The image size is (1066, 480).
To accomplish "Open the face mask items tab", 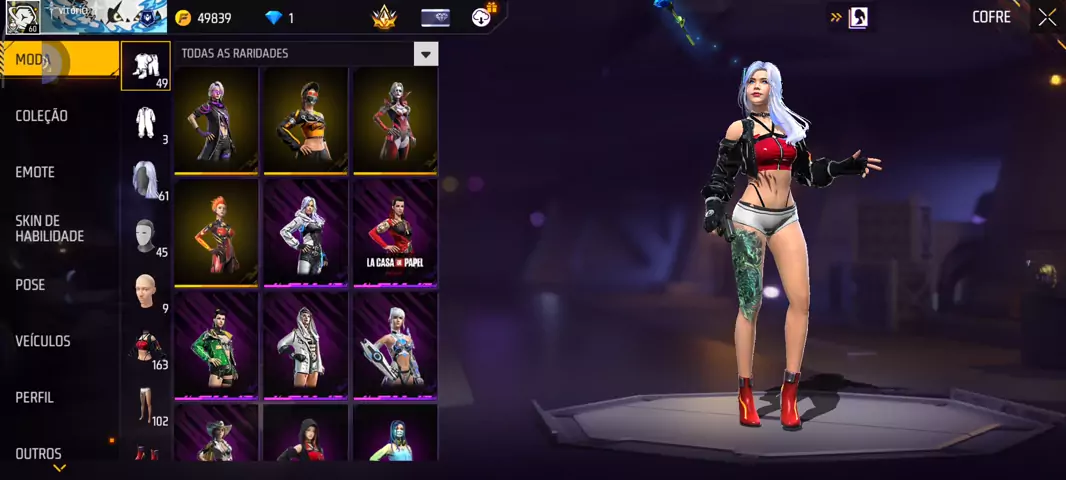I will (x=146, y=236).
